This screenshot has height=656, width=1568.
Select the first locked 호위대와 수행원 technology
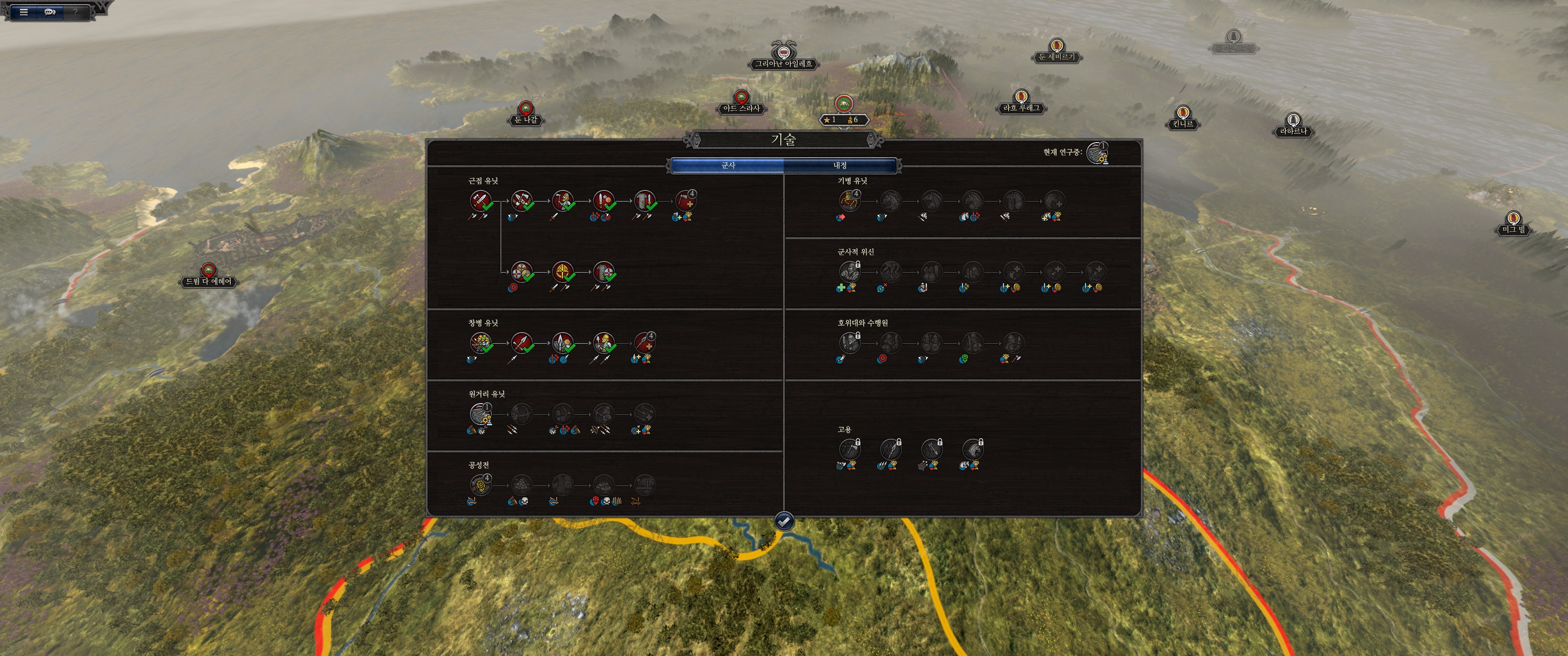pos(849,343)
